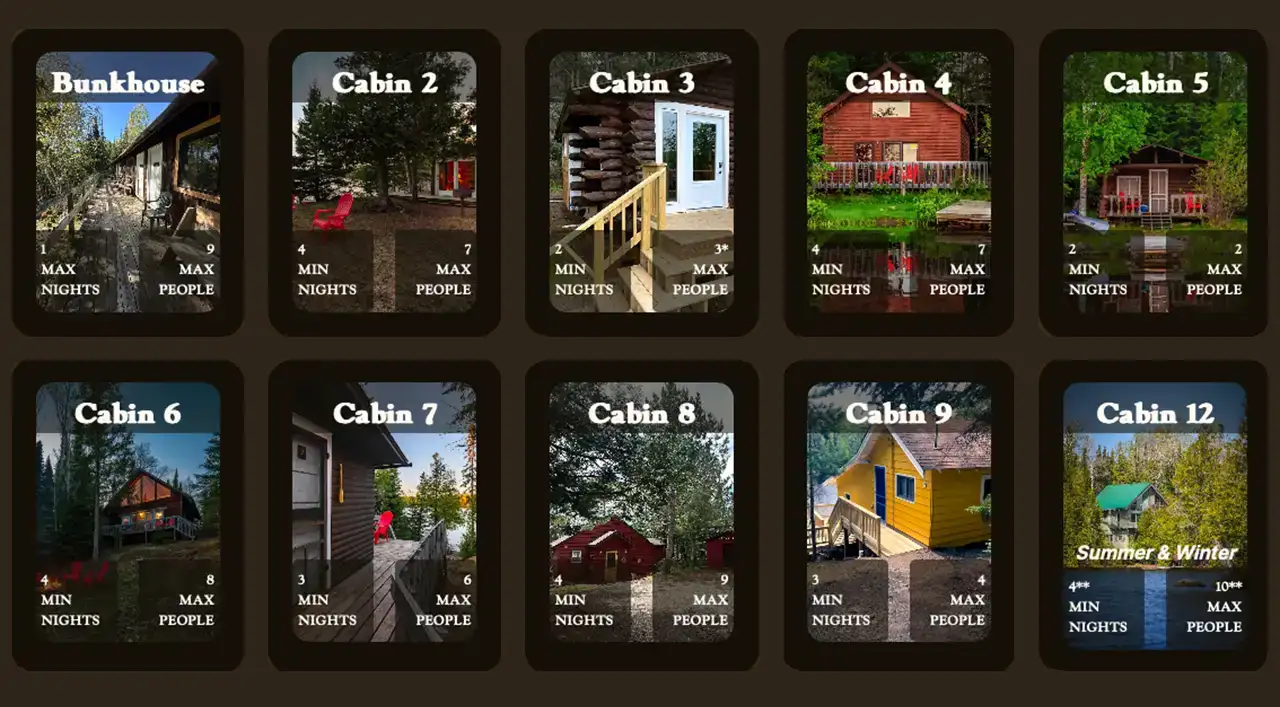Select the Bunkhouse card
The image size is (1280, 707).
127,182
